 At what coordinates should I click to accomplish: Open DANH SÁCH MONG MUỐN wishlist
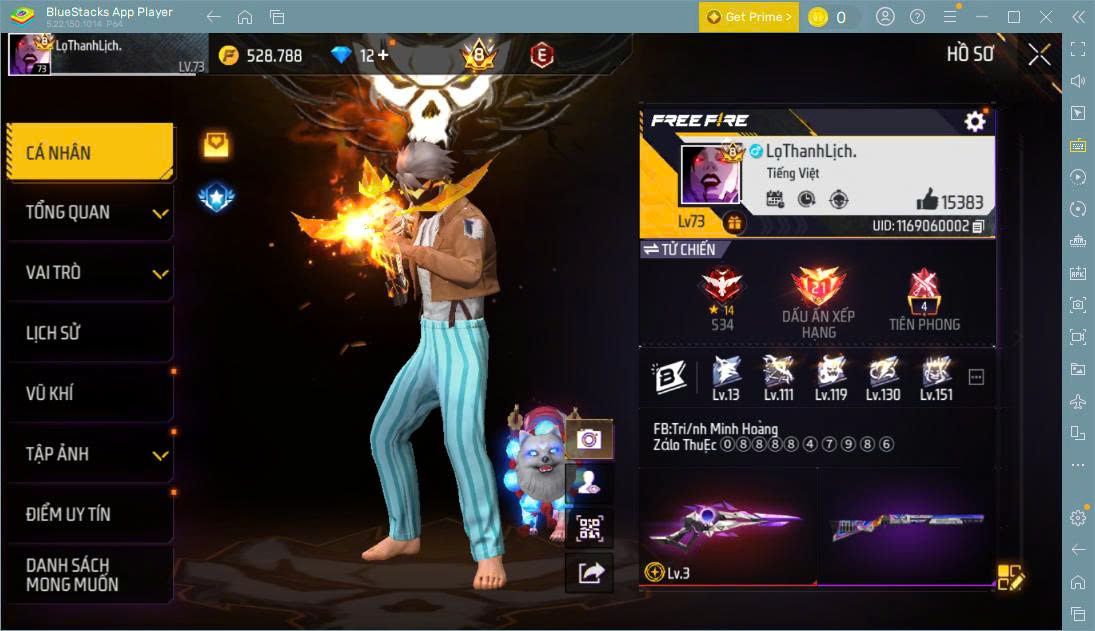[x=89, y=575]
